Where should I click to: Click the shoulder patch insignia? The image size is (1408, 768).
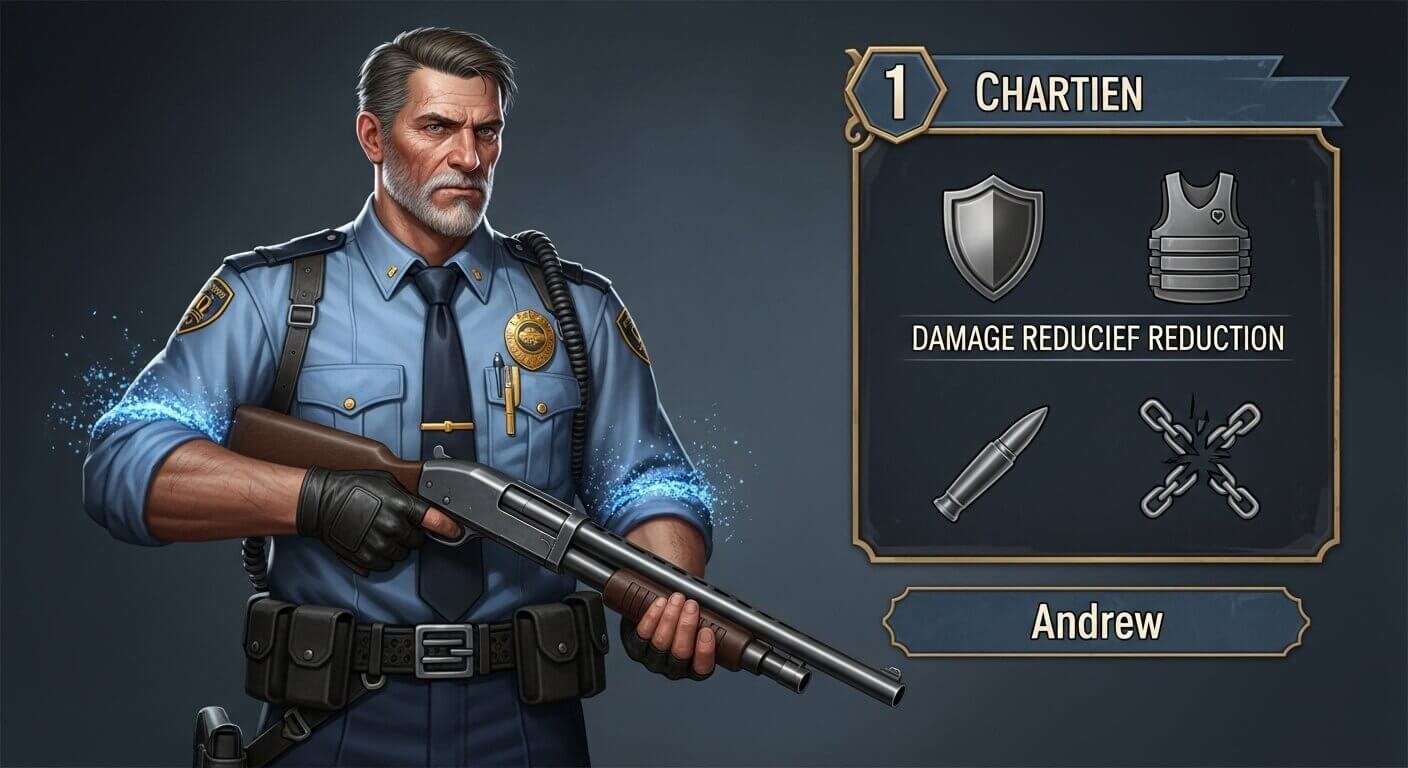207,305
